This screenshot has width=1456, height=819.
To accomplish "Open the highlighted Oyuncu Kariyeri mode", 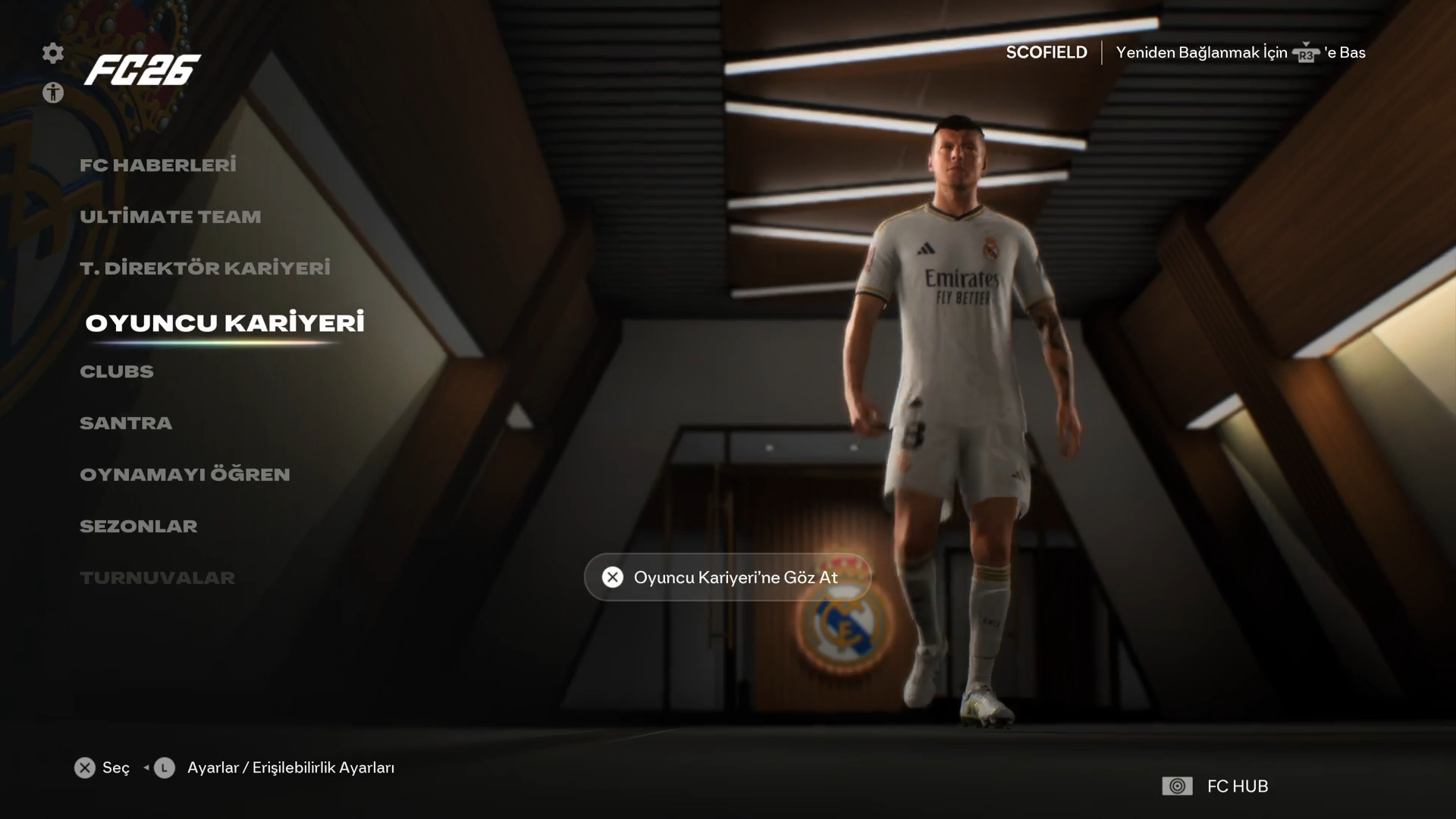I will click(224, 323).
